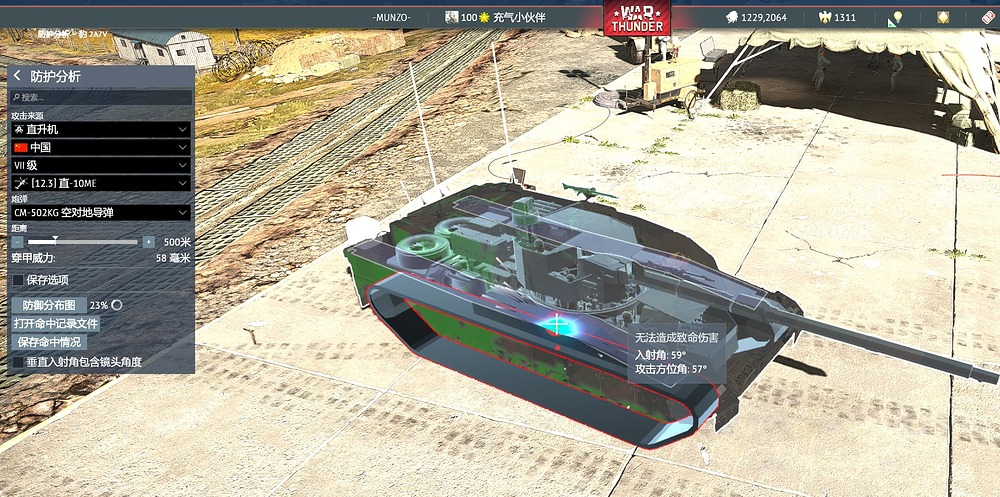
Task: Decrease distance with the minus button
Action: (x=18, y=242)
